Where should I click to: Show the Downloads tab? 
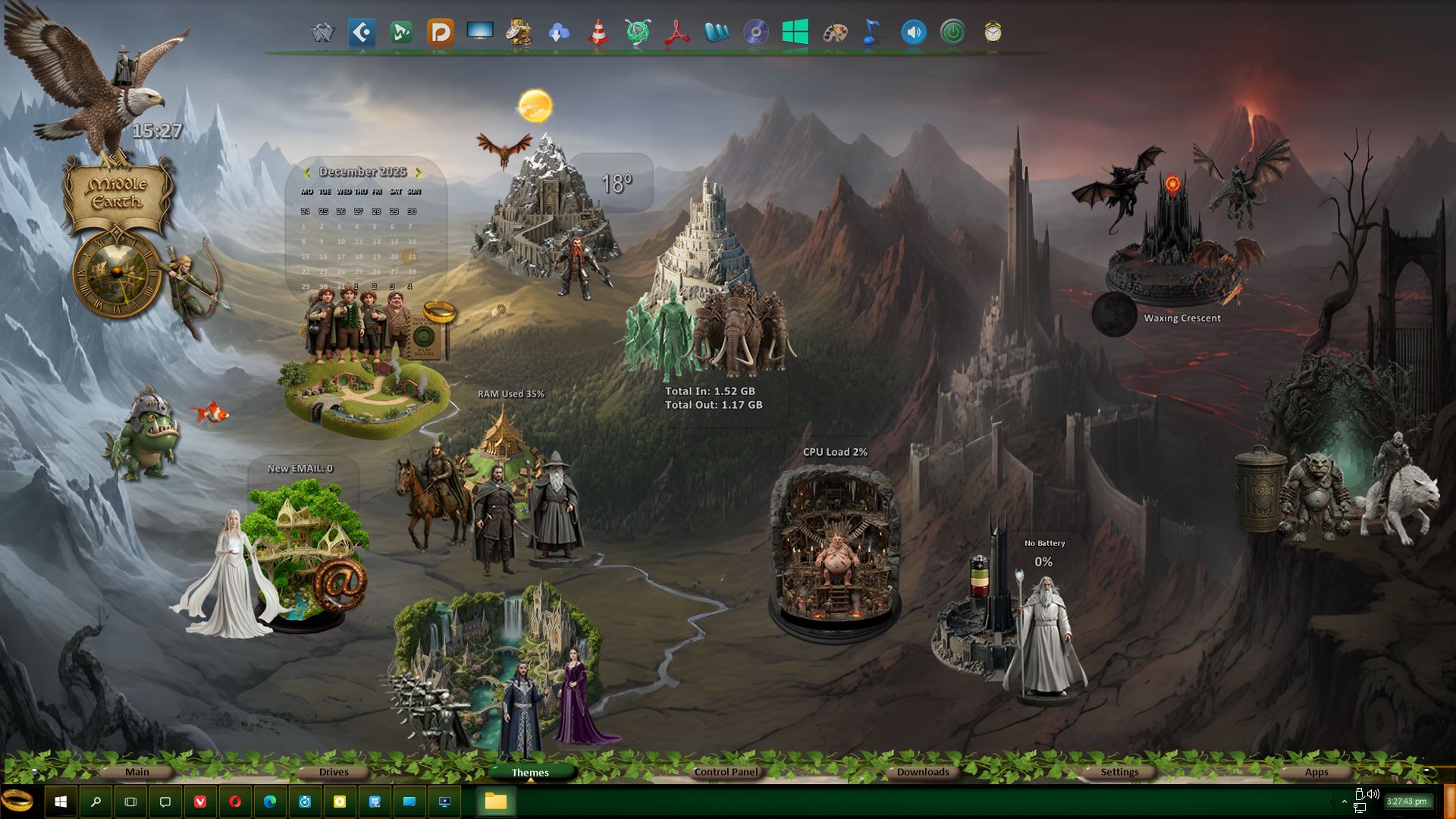tap(923, 772)
